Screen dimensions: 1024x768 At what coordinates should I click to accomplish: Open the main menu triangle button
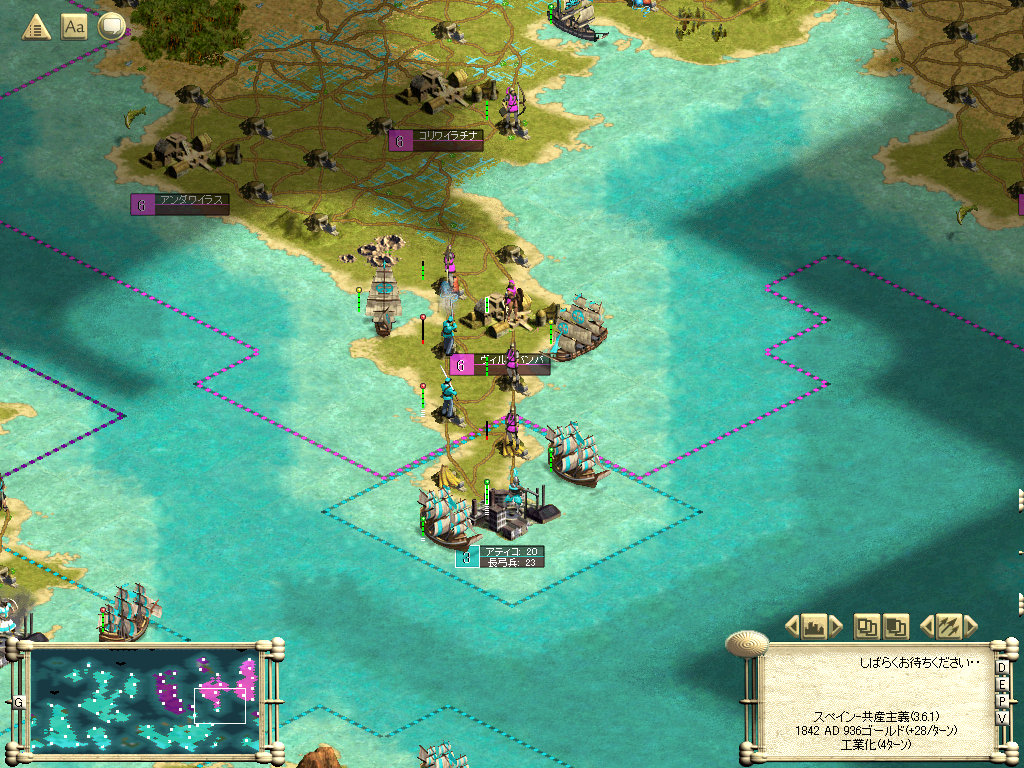[x=37, y=27]
